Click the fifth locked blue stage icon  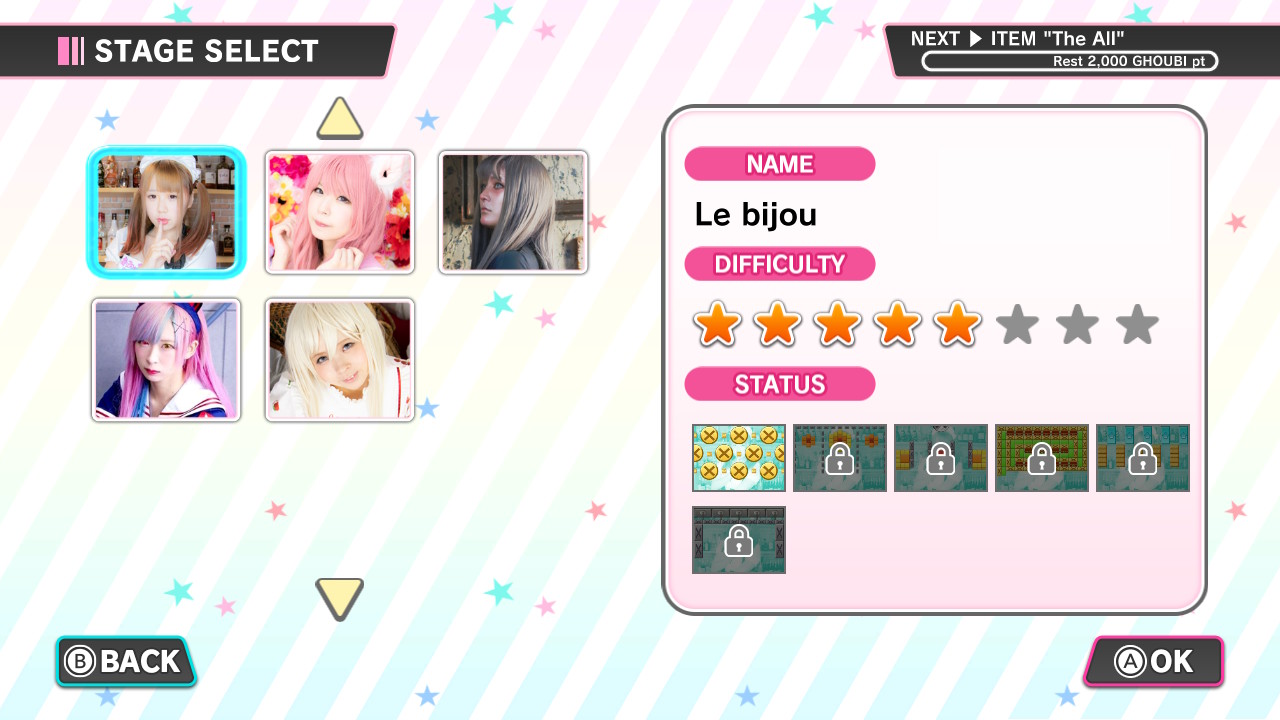[x=1143, y=458]
